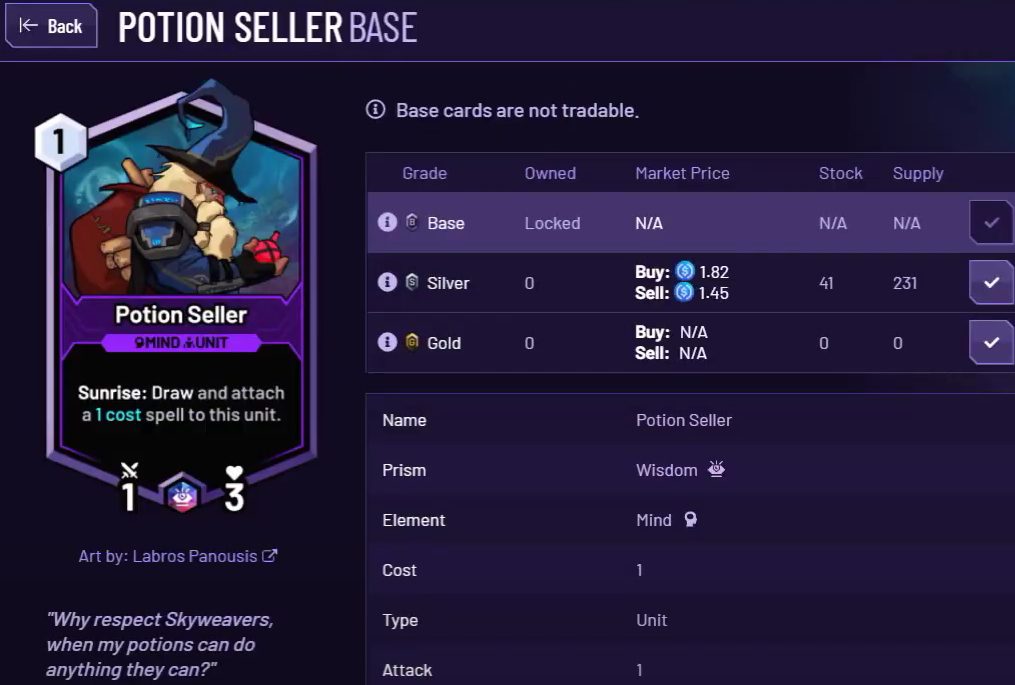1015x685 pixels.
Task: Open artist Labros Panousis link
Action: point(195,556)
